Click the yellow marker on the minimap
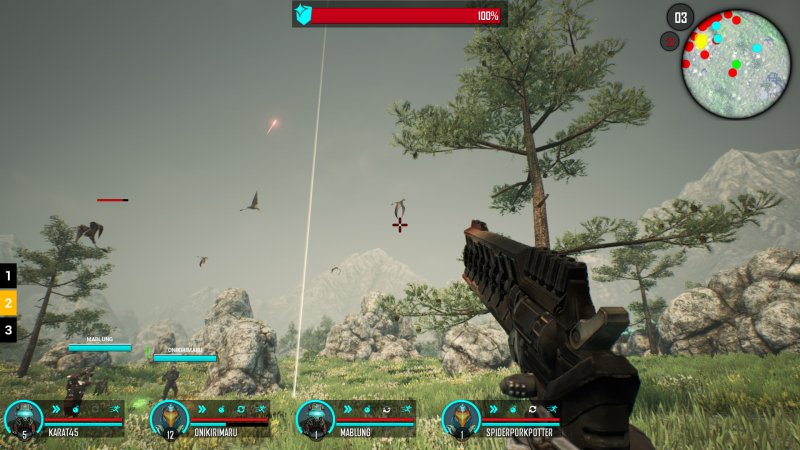 click(x=700, y=41)
